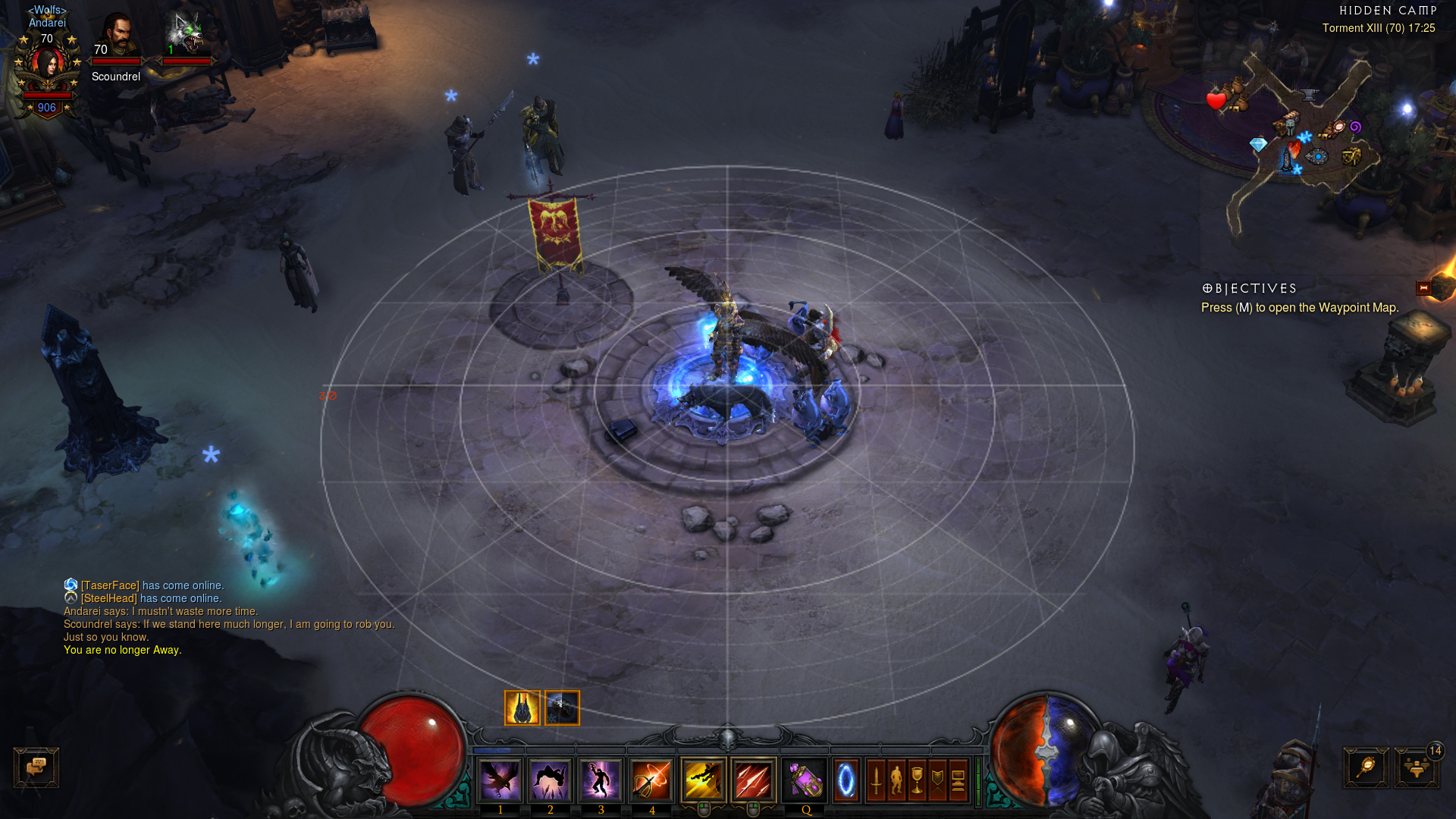The image size is (1456, 819).
Task: Use the yellow left-mouse attack skill
Action: coord(703,780)
